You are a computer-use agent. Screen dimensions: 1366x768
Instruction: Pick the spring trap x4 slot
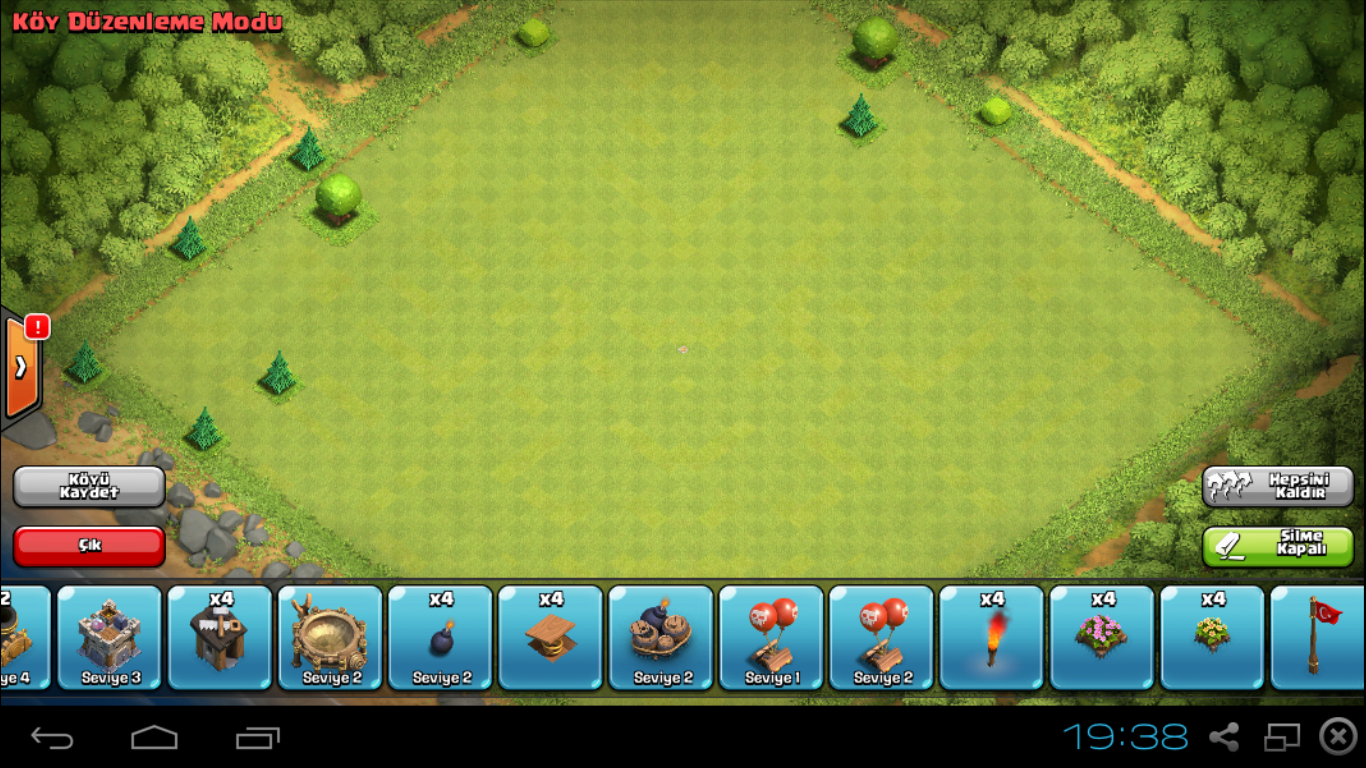tap(551, 637)
